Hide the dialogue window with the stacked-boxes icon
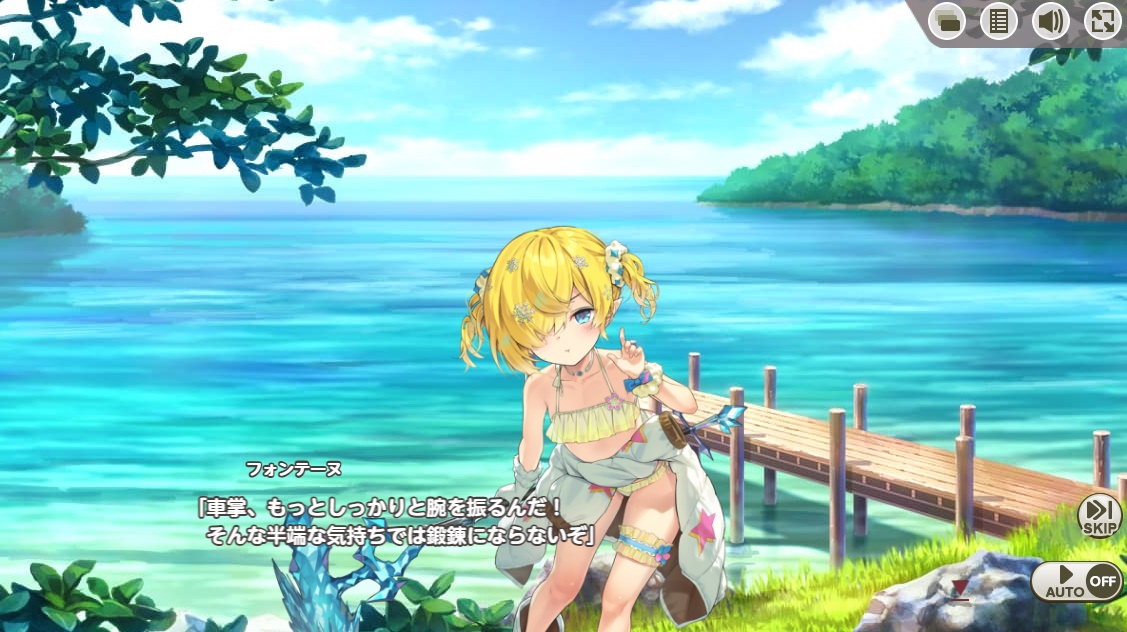This screenshot has height=632, width=1127. pos(946,21)
